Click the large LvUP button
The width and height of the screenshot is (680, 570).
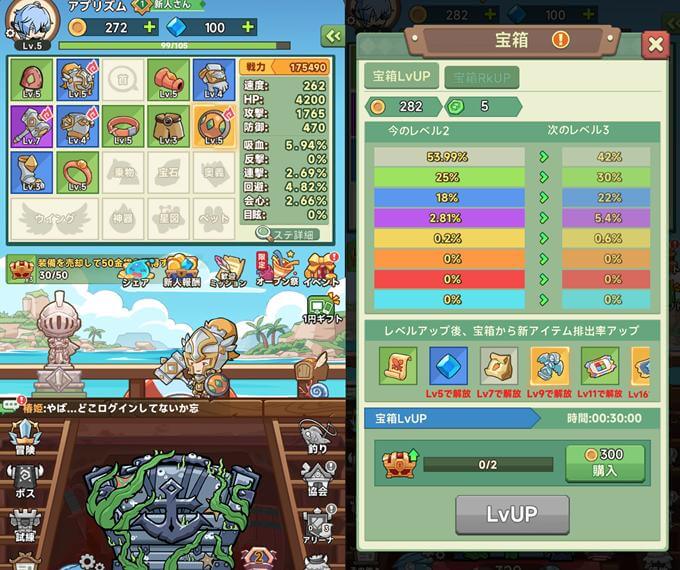512,515
